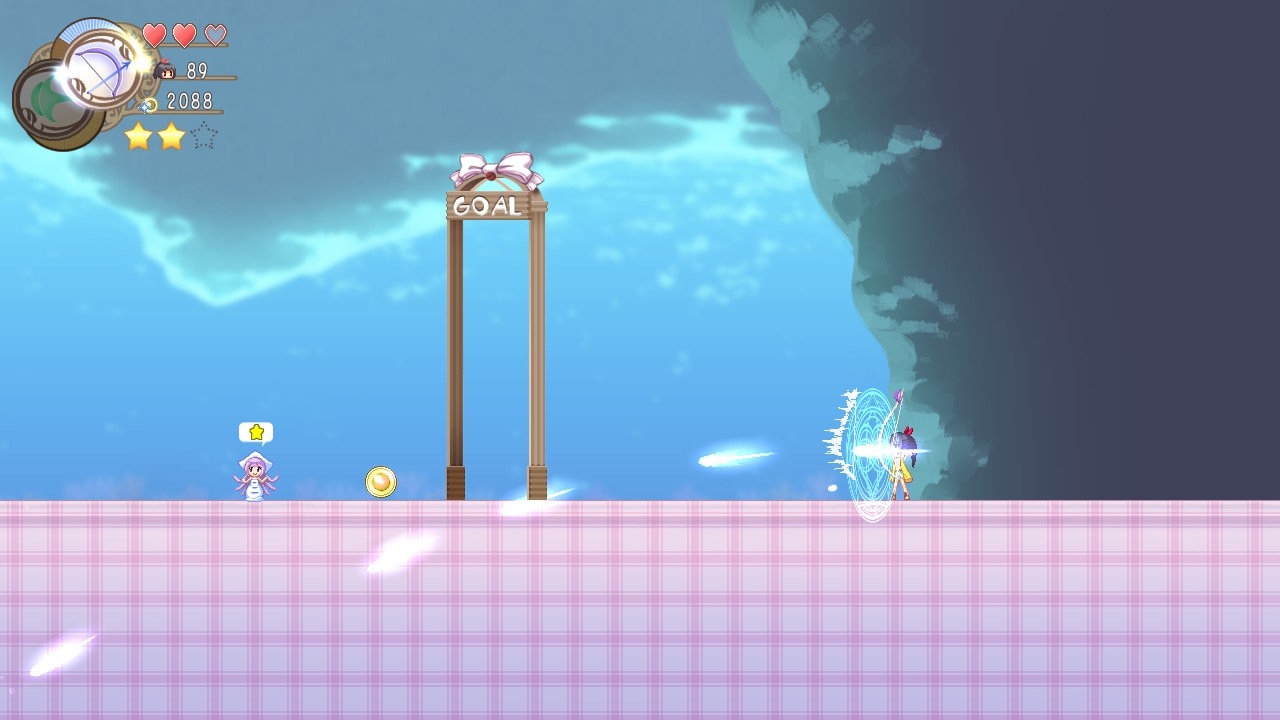The image size is (1280, 720).
Task: Click the first filled red heart
Action: (152, 33)
